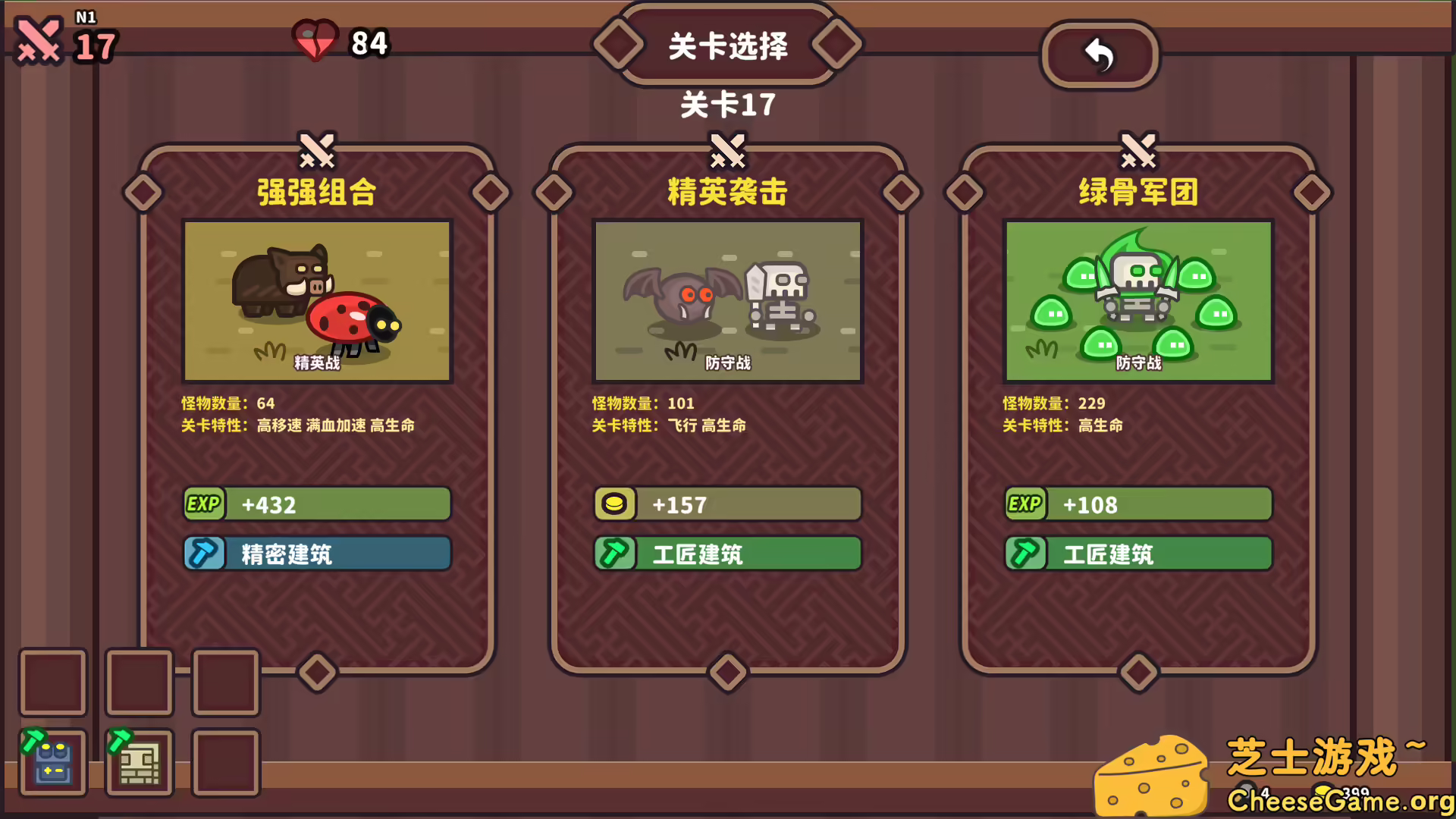
Task: Click the EXP icon on the +108 reward bar
Action: [x=1025, y=504]
